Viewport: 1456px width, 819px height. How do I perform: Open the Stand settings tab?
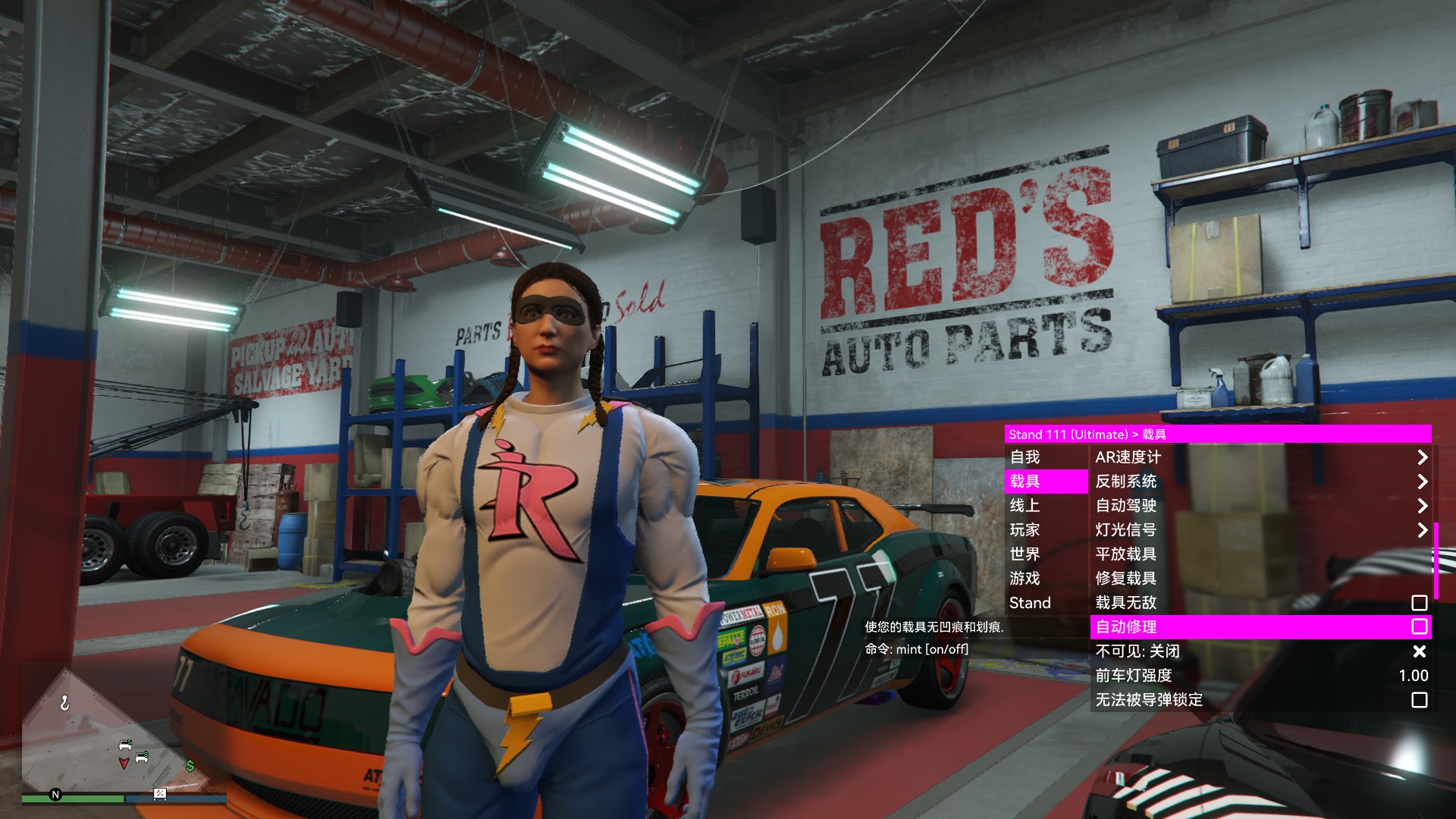coord(1046,603)
